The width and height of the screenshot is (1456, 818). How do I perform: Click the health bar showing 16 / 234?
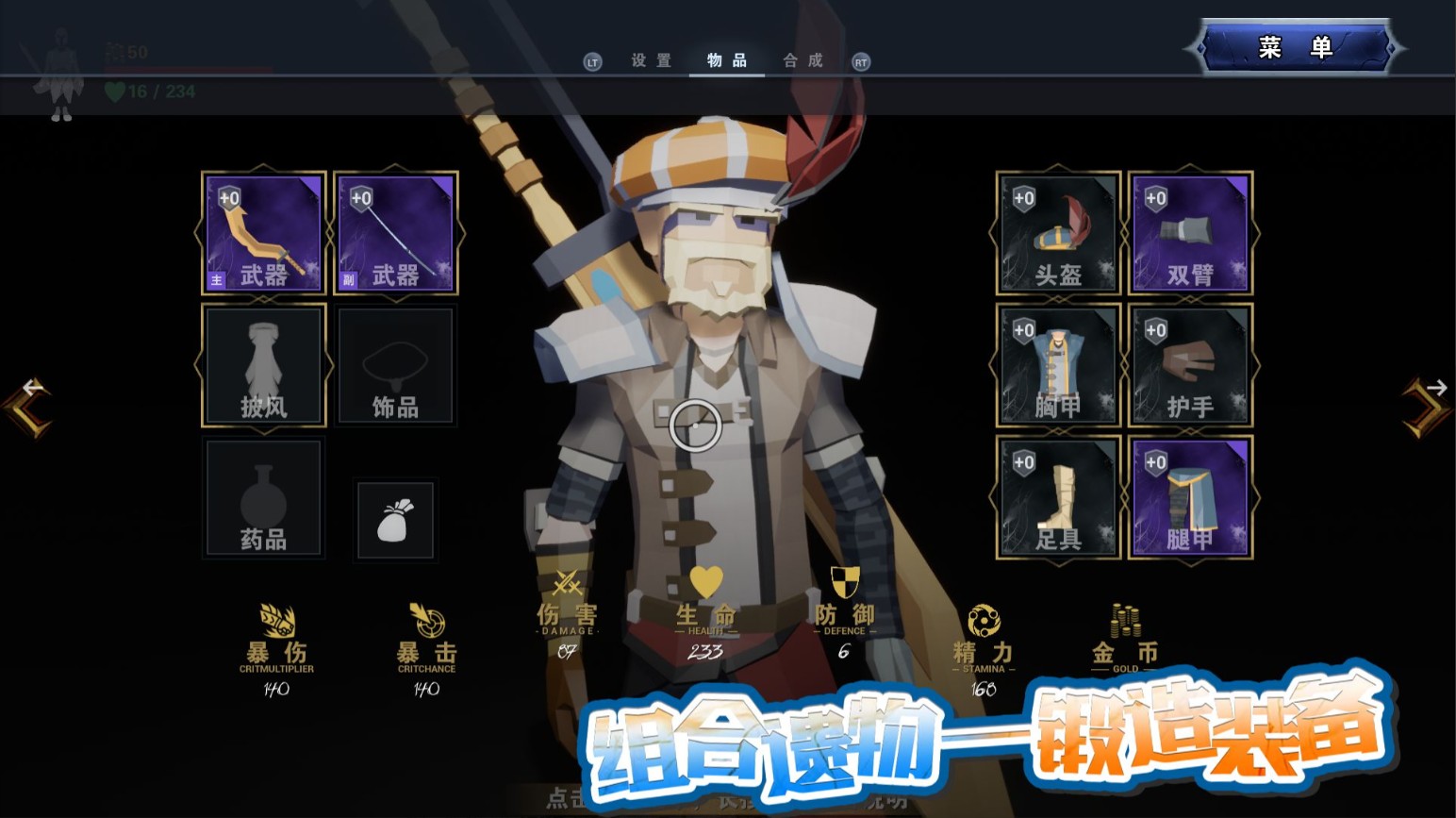[x=151, y=92]
